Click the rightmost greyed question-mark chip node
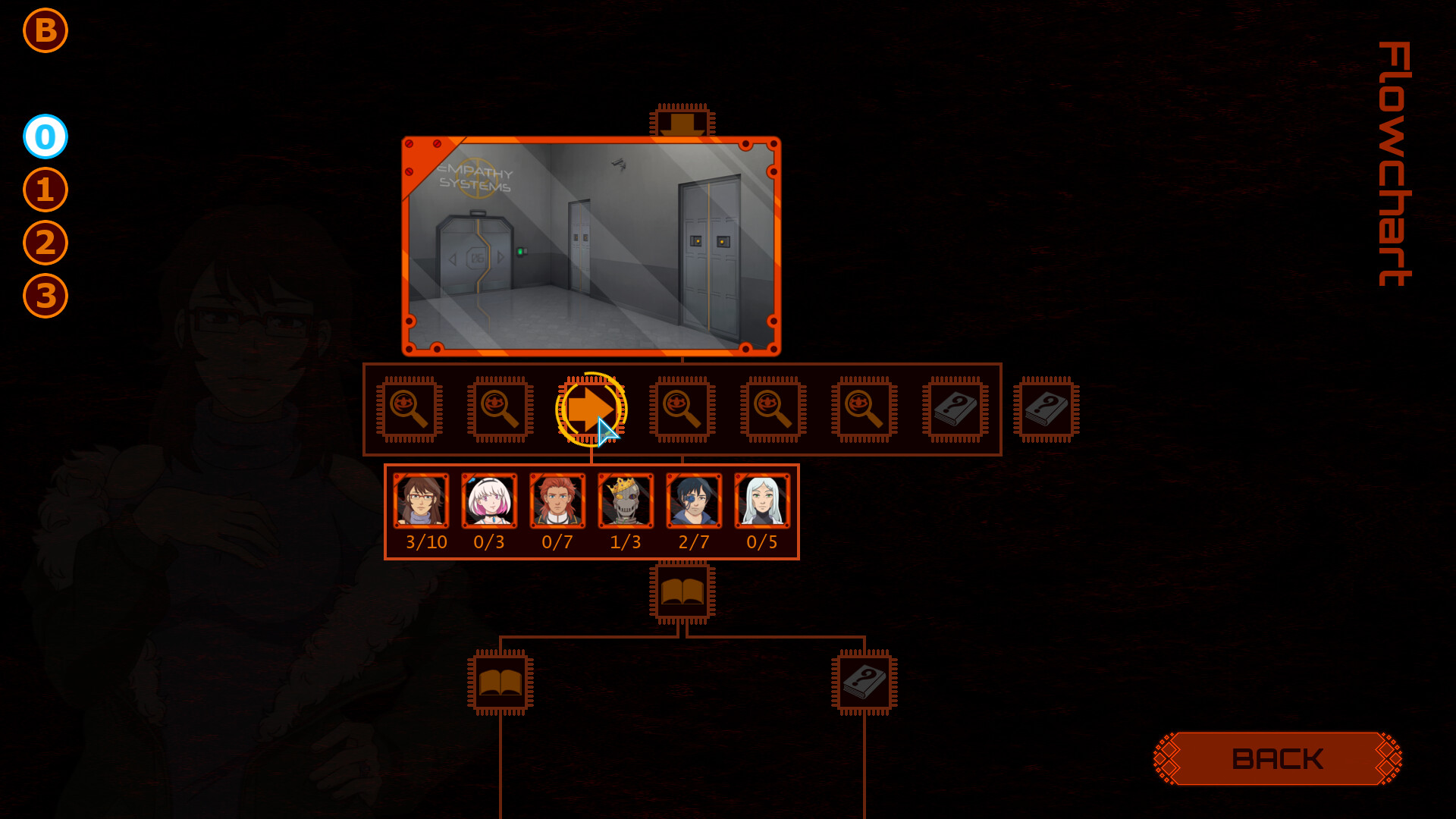This screenshot has height=819, width=1456. coord(1043,409)
